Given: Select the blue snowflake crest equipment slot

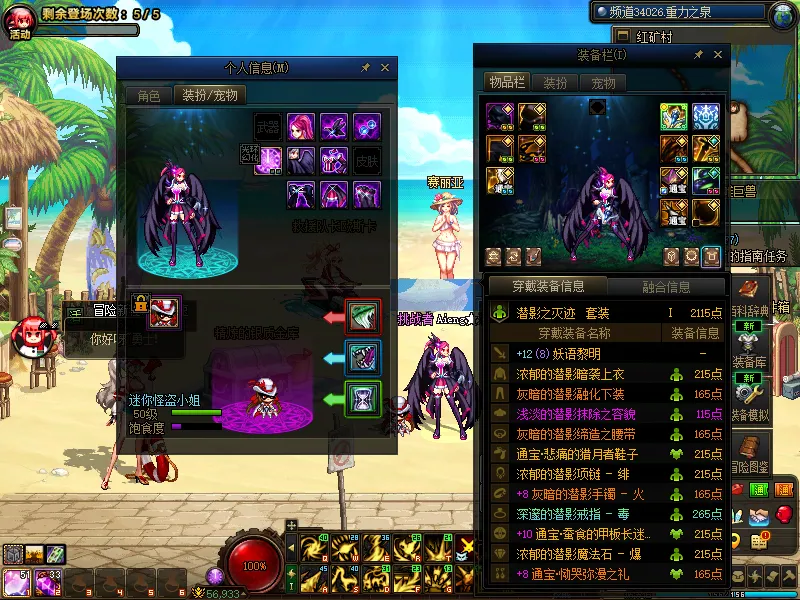Looking at the screenshot, I should (706, 116).
